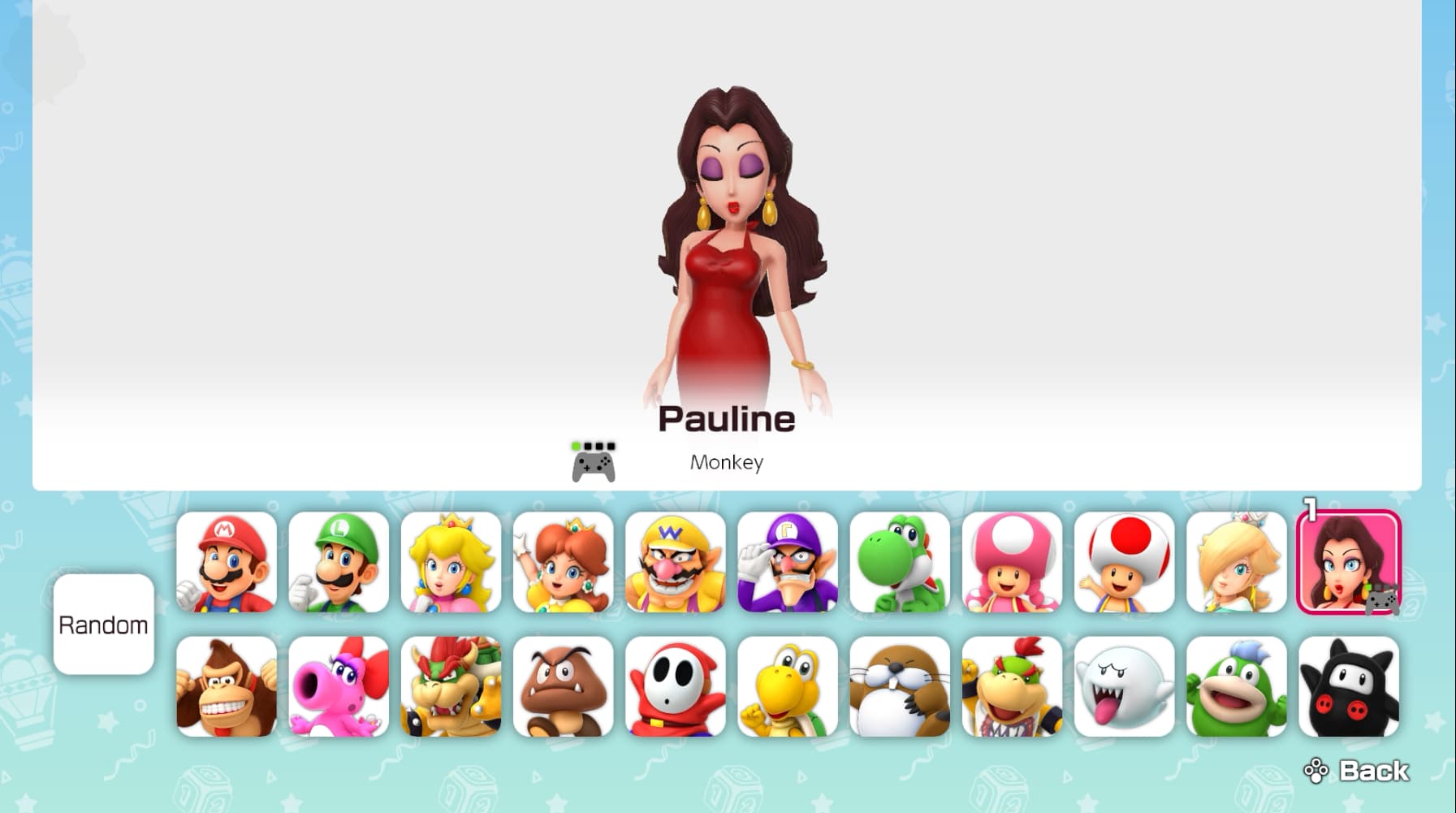Choose Yoshi from the roster

(x=901, y=561)
